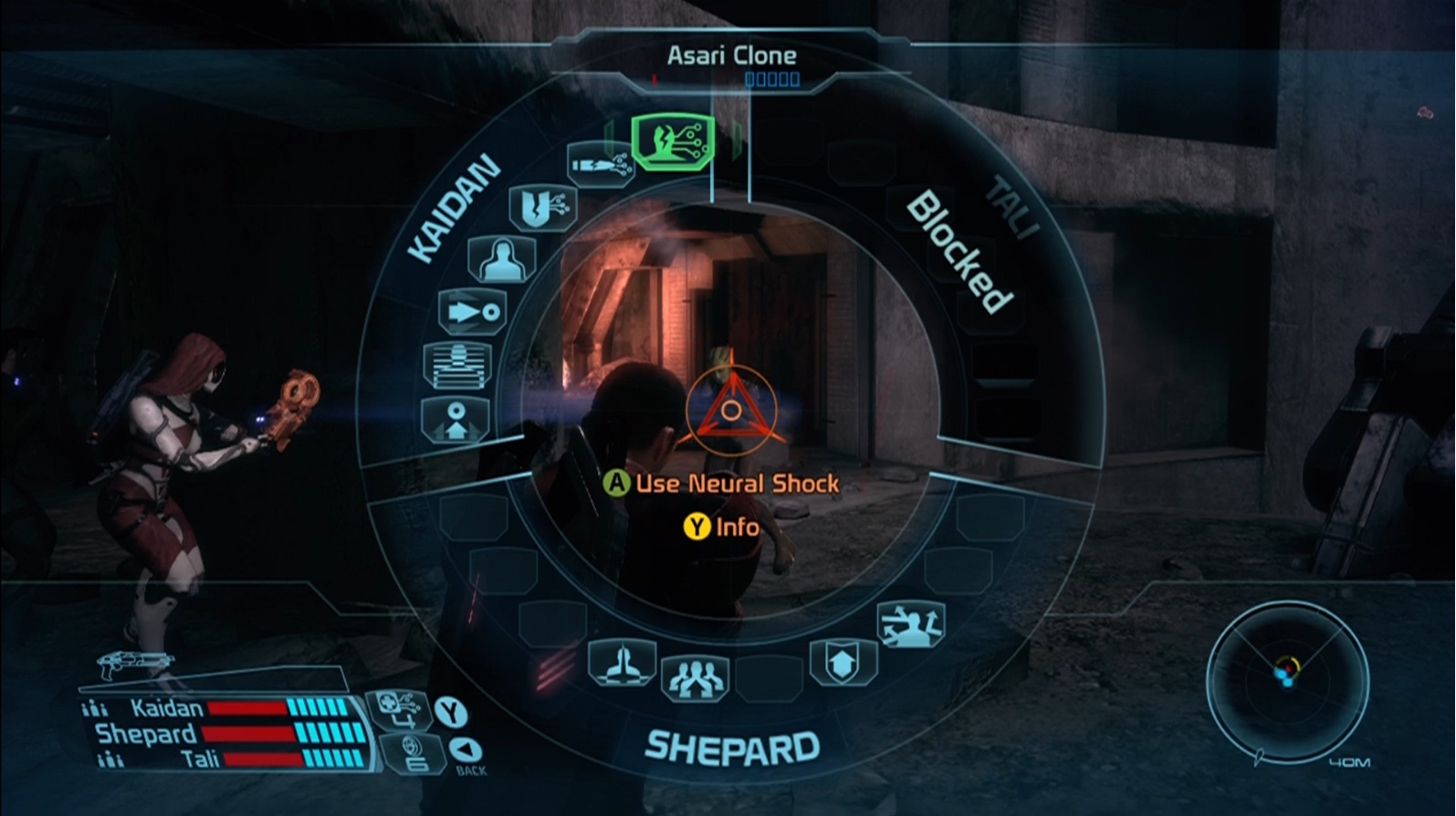
Task: Activate Kaidan's striped figure power icon
Action: coord(457,365)
